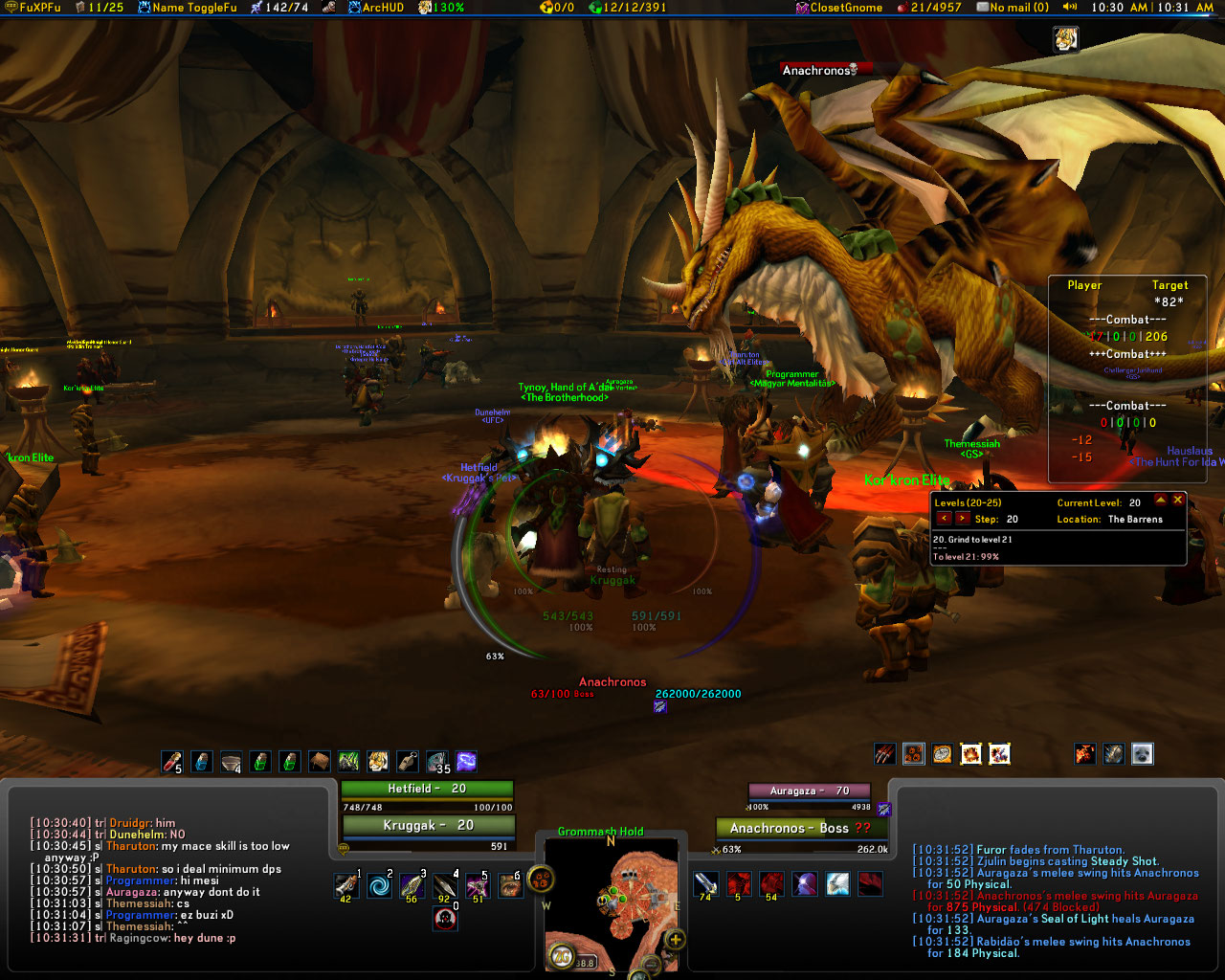
Task: Activate the blue swirl ability in slot 2
Action: tap(380, 885)
